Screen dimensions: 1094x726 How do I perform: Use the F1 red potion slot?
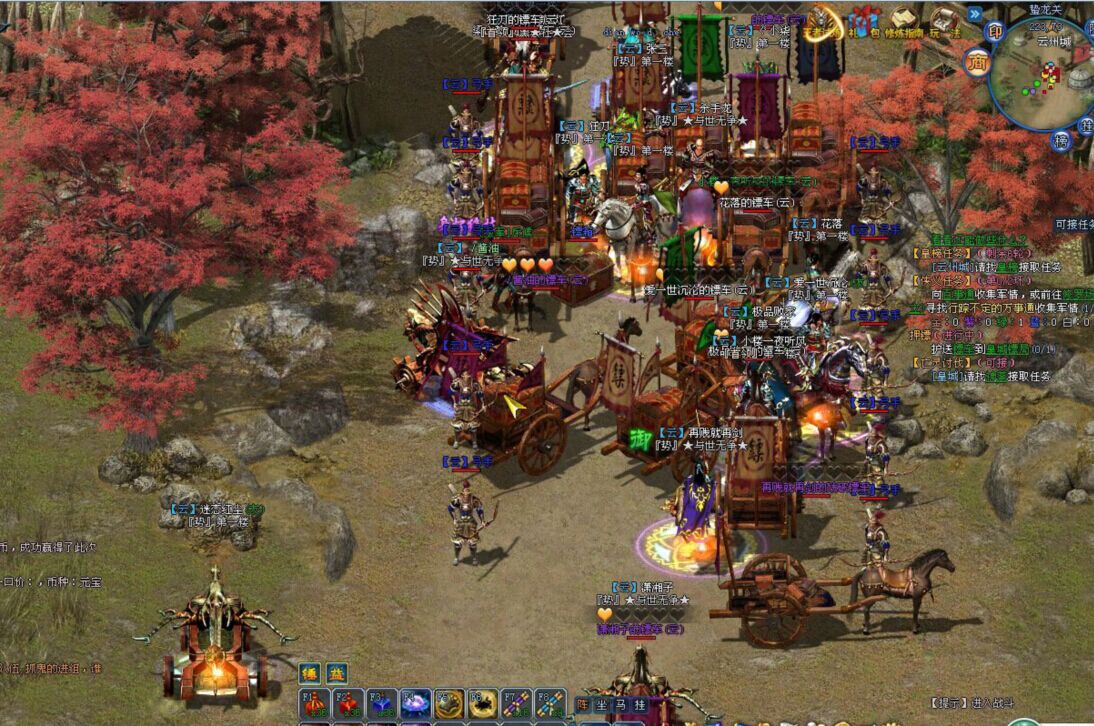316,703
